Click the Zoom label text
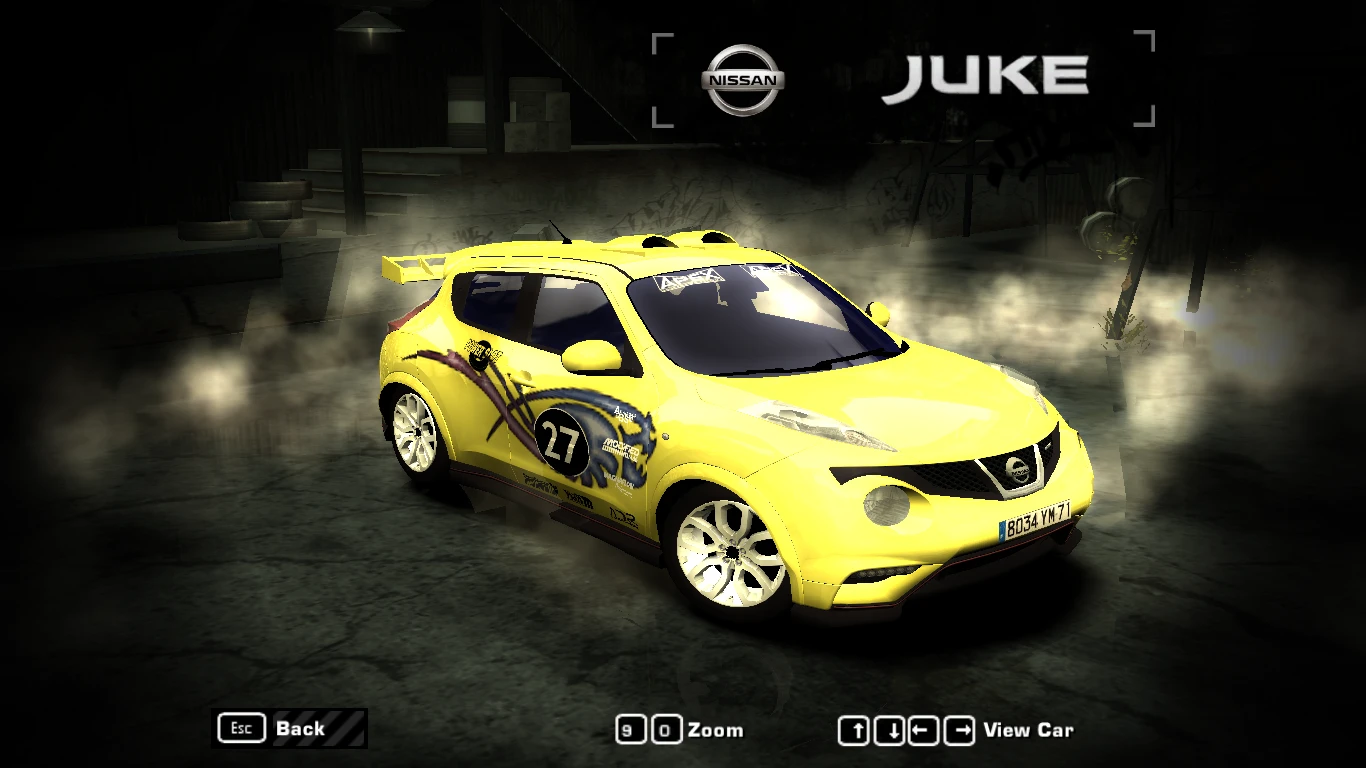Screen dimensions: 1366x768 716,730
